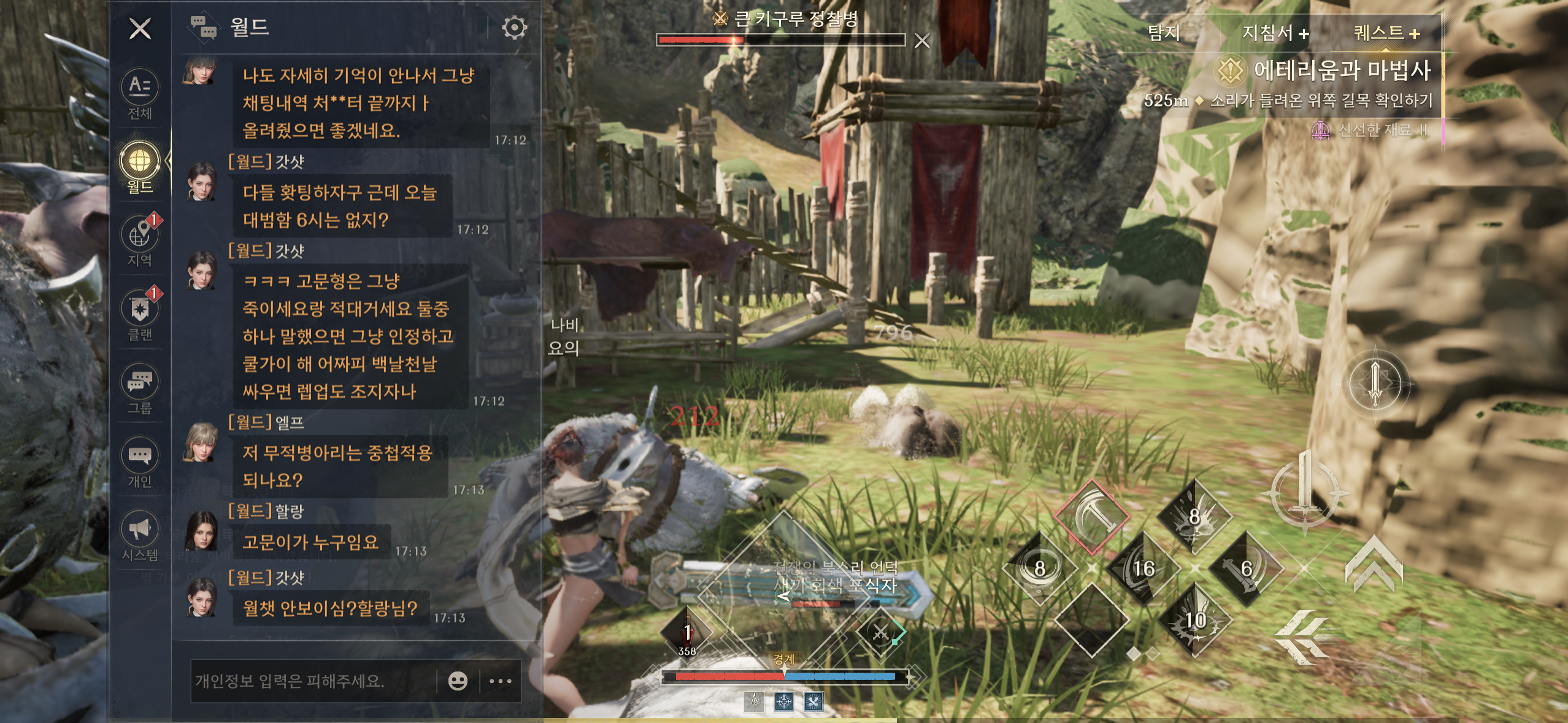Screen dimensions: 1568x723
Task: Show the 그룹 chat tab
Action: coord(140,388)
